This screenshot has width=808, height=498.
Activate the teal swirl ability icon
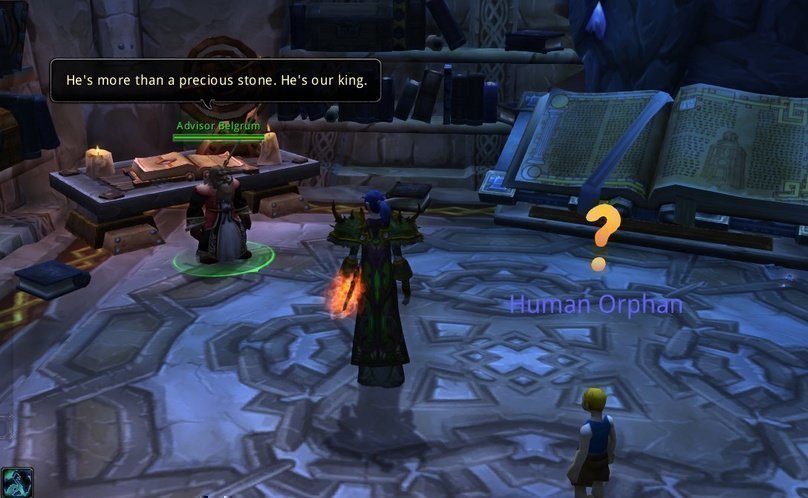[17, 483]
